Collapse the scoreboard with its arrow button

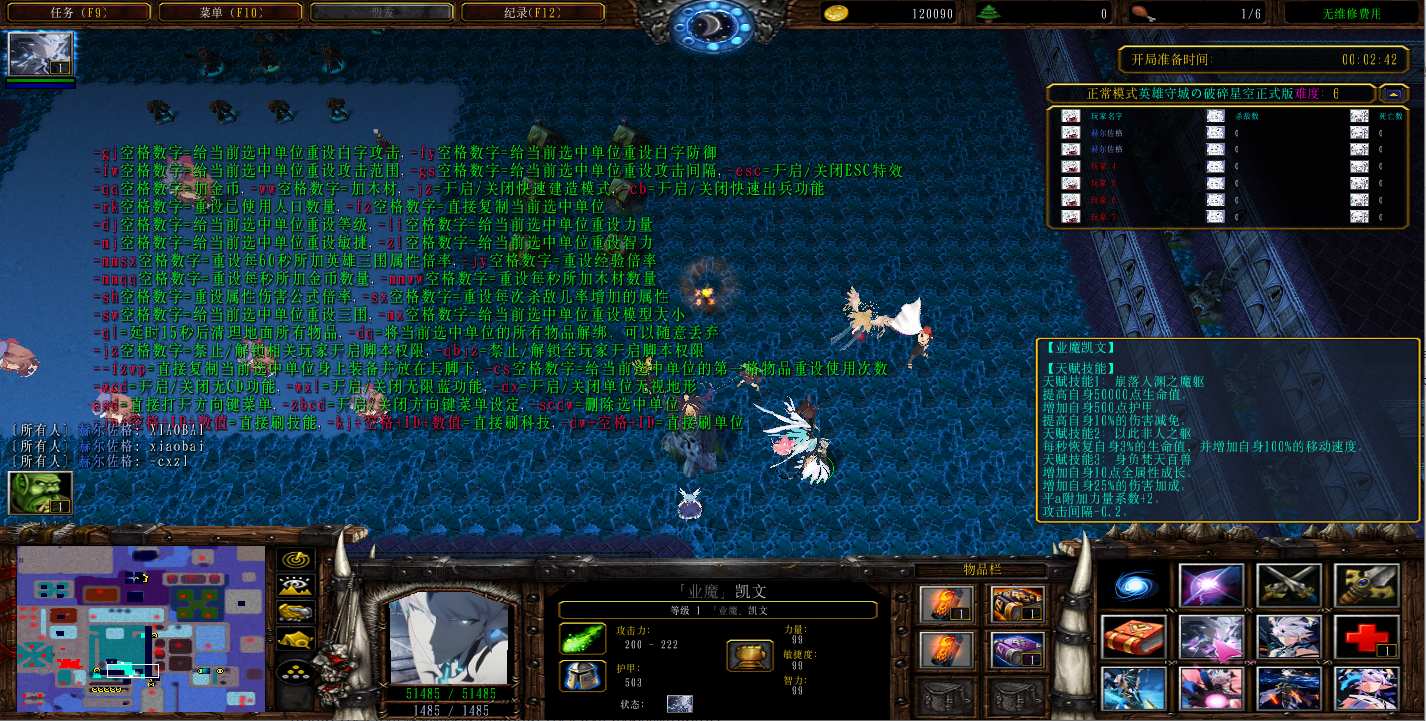click(1392, 93)
